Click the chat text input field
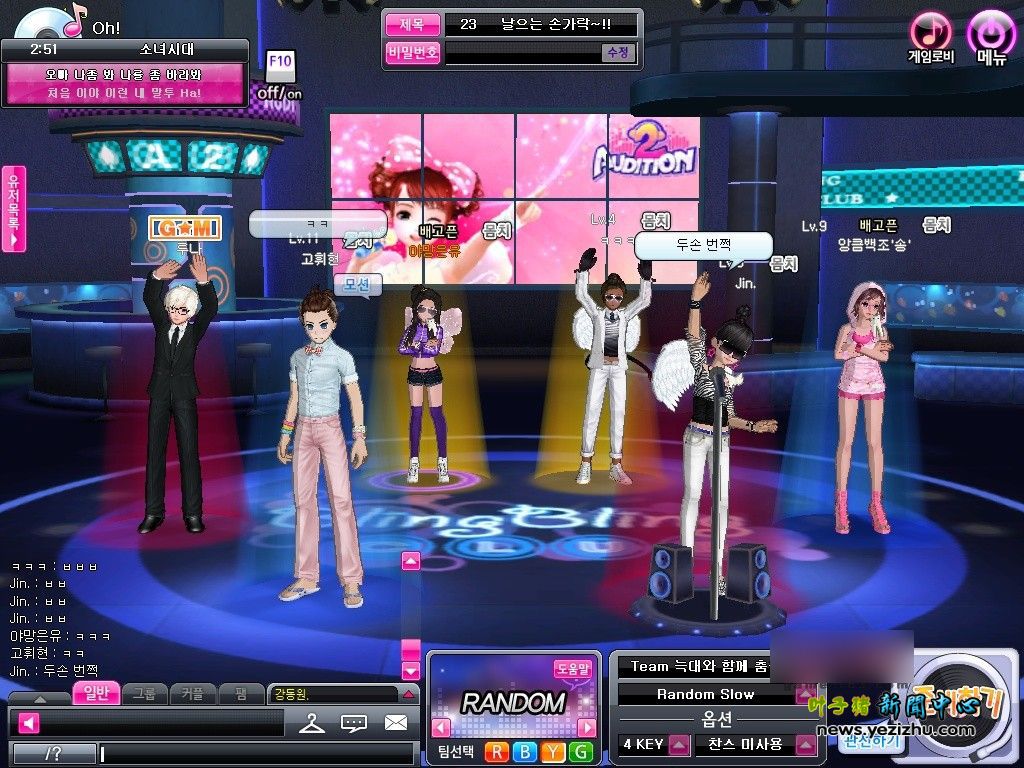Screen dimensions: 1024x768 point(255,753)
